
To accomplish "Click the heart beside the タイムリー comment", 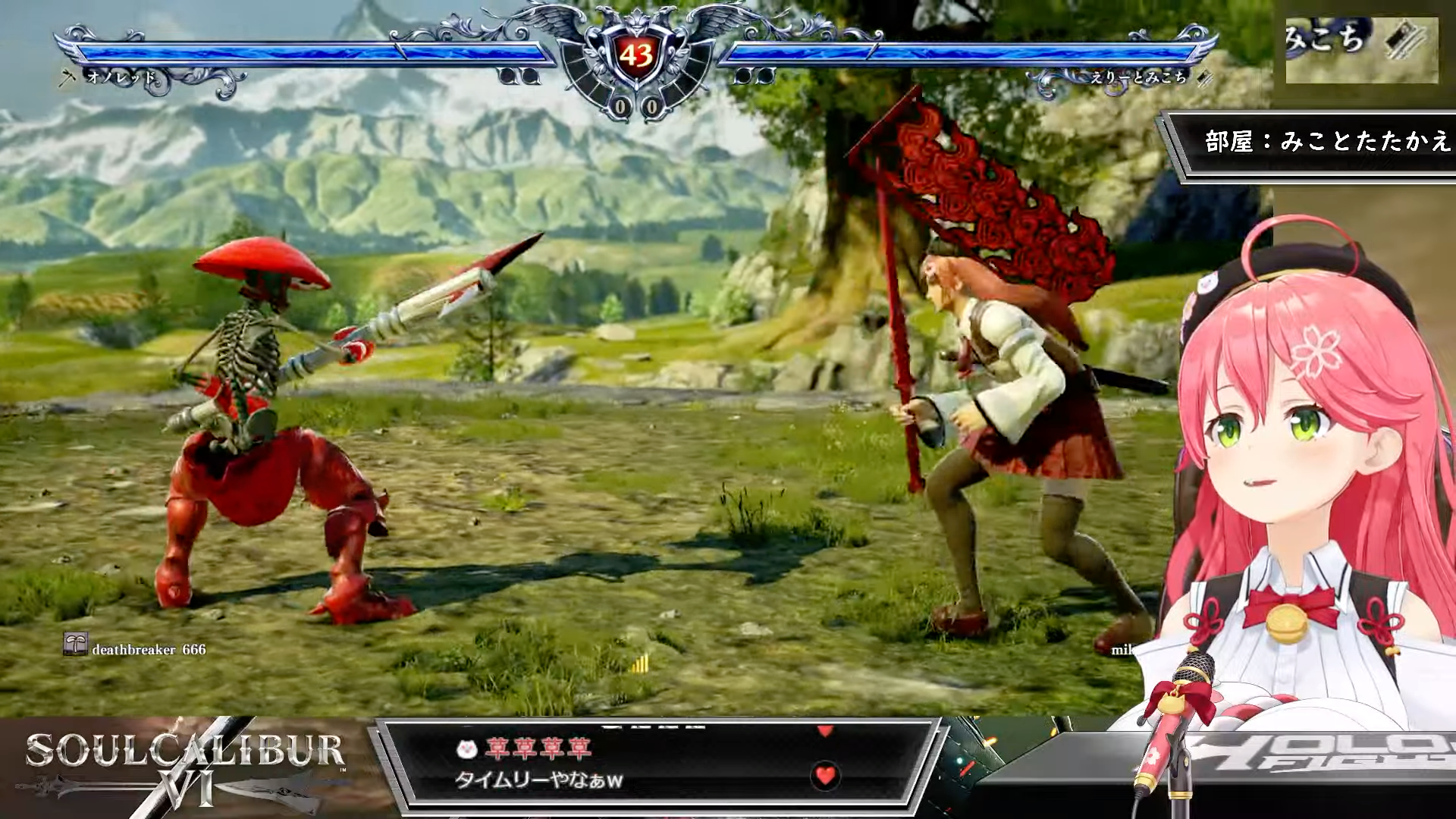I will point(824,775).
